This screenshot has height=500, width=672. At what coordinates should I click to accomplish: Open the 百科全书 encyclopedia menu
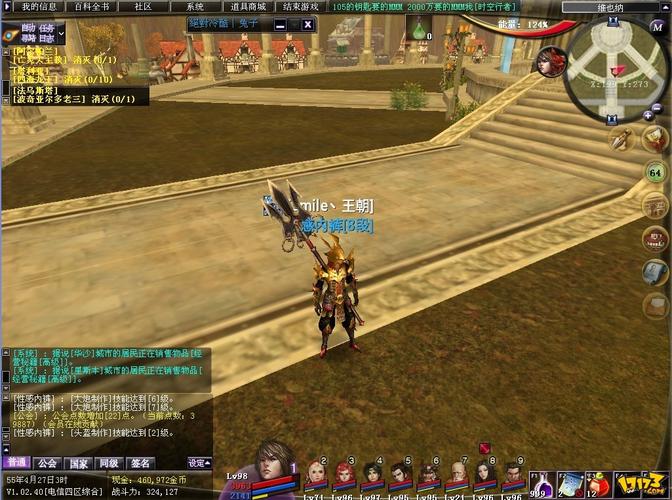92,6
